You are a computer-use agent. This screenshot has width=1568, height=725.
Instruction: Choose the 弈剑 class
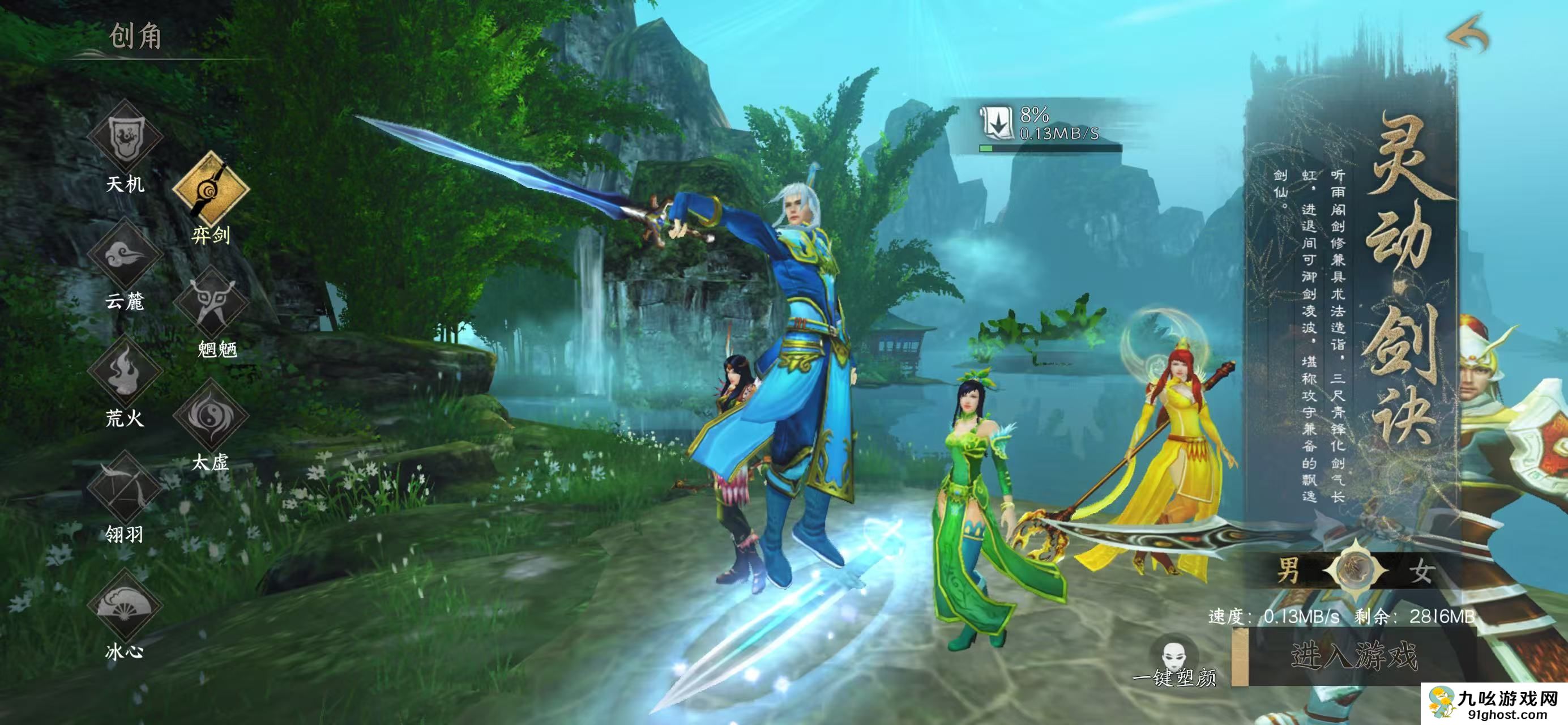(x=211, y=188)
